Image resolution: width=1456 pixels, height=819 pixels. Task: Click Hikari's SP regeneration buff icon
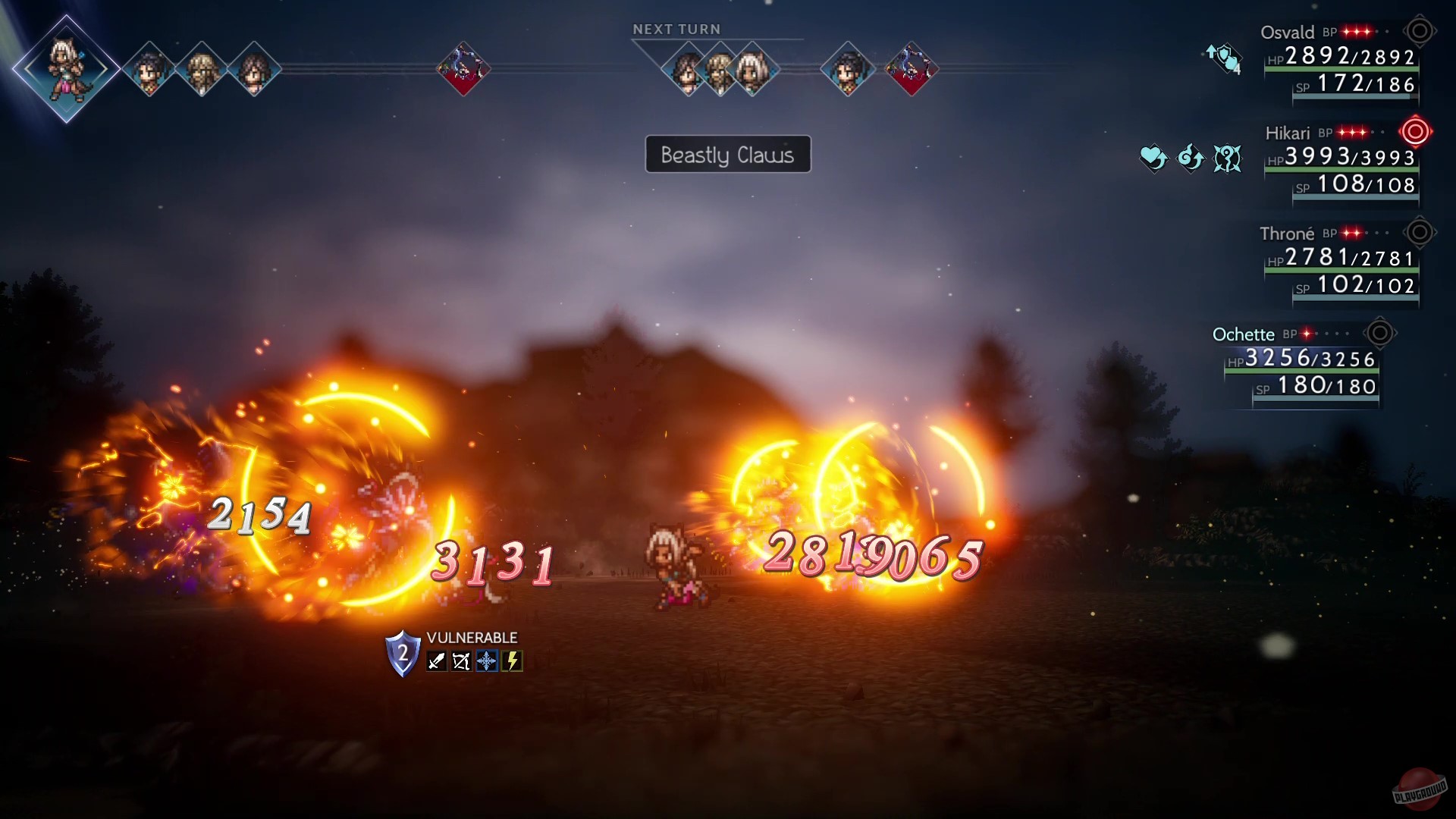click(1192, 159)
